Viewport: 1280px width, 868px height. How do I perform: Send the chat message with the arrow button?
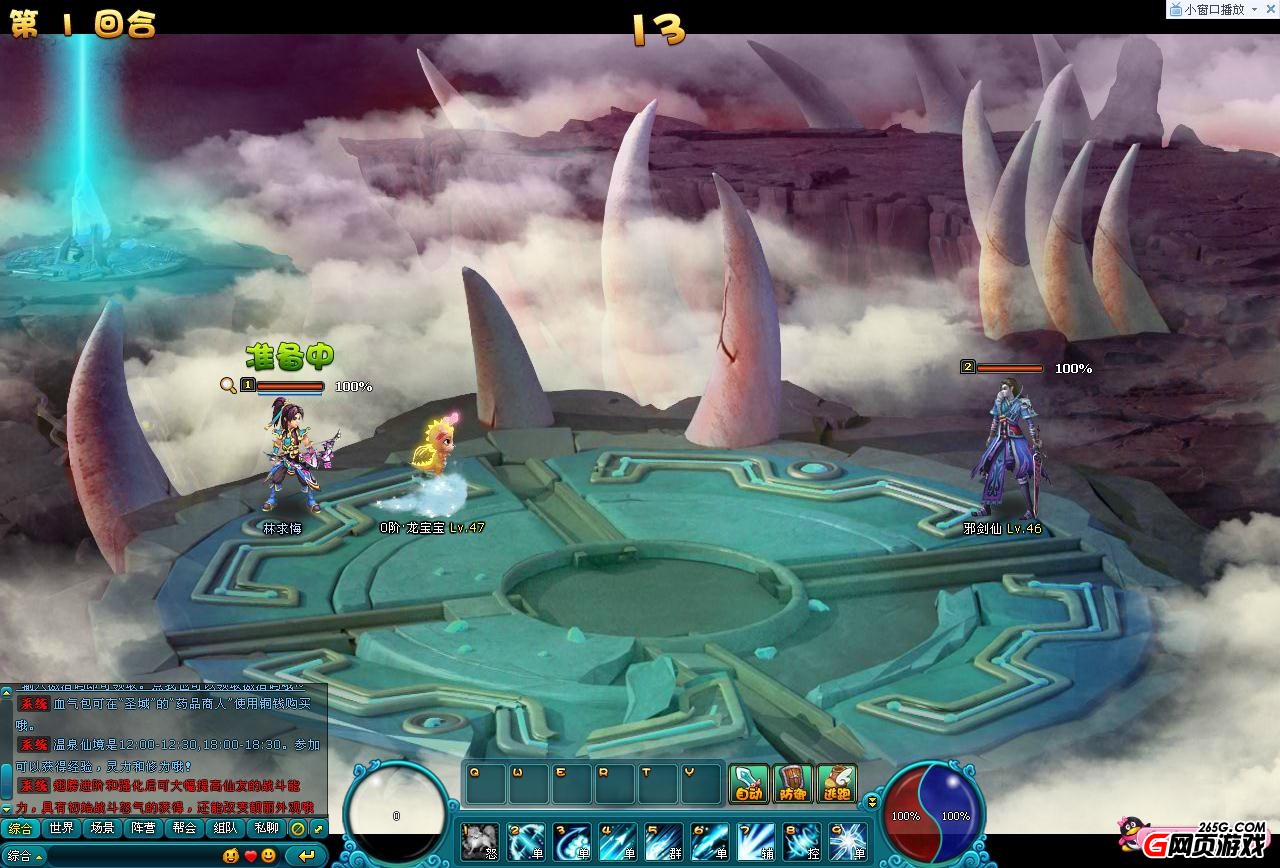(x=306, y=856)
